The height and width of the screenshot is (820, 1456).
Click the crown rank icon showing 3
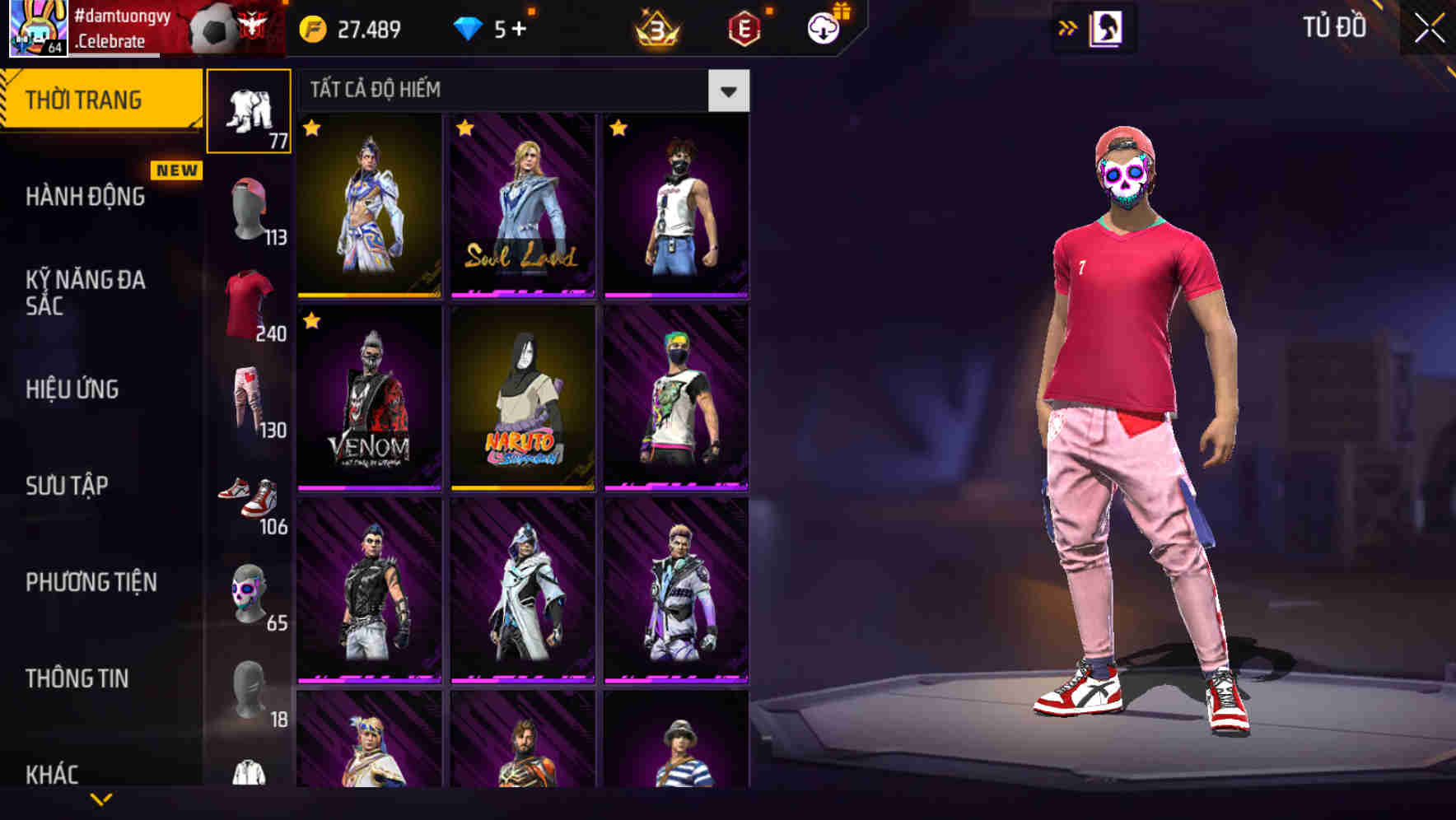tap(656, 27)
